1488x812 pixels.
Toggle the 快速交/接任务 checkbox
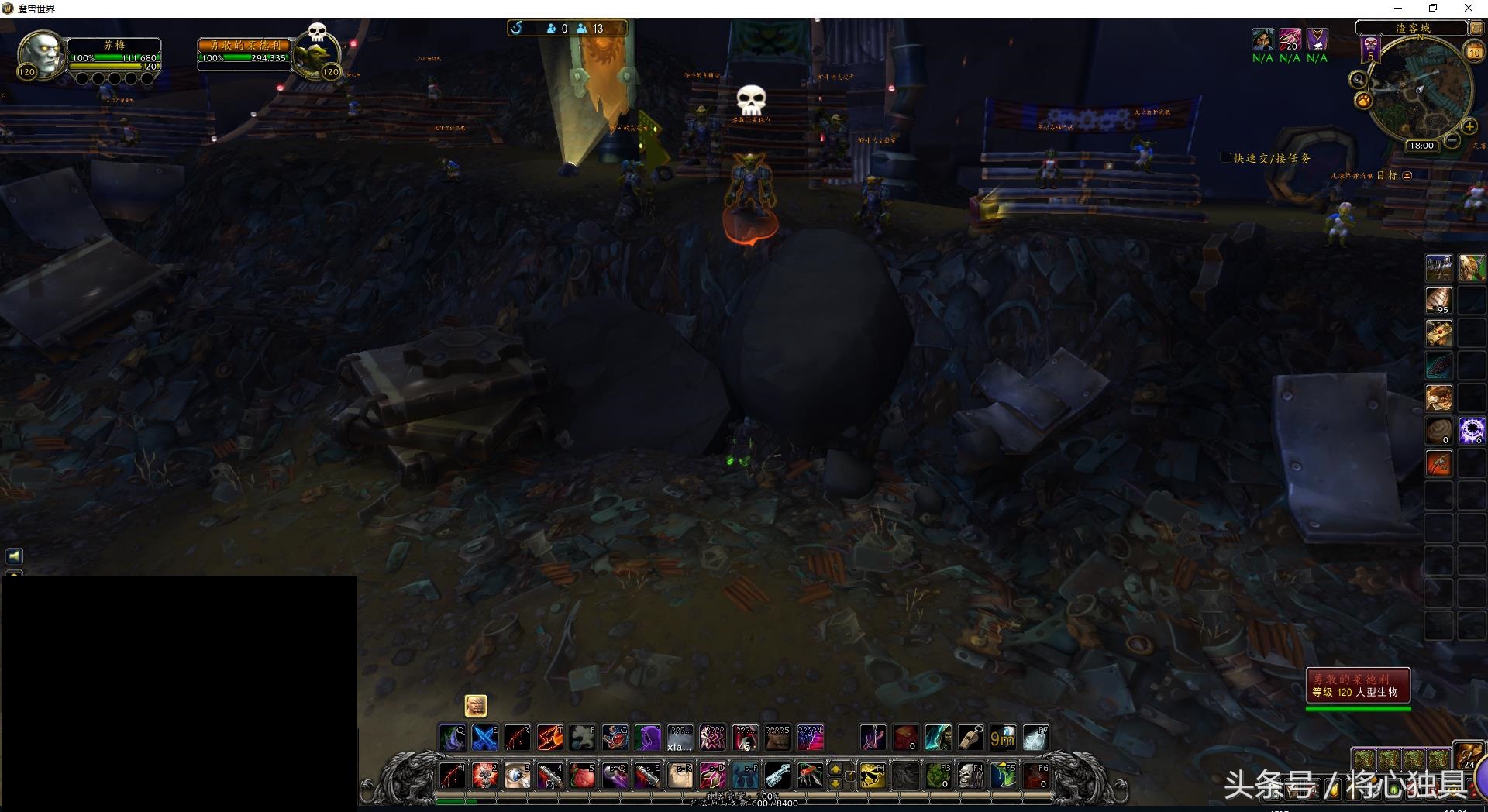click(x=1225, y=158)
